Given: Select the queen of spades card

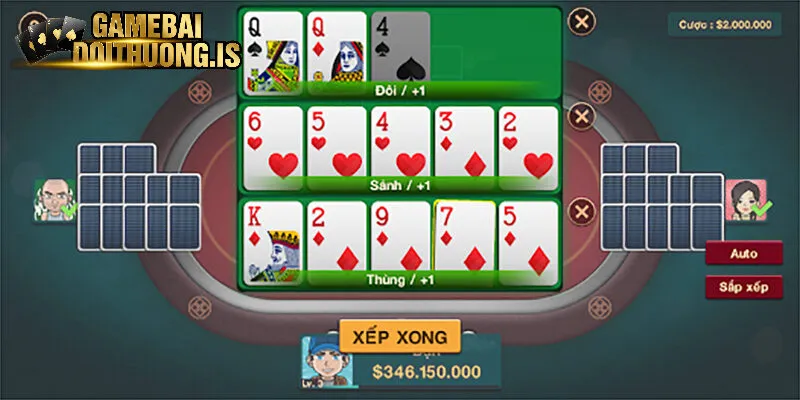Looking at the screenshot, I should pos(272,48).
